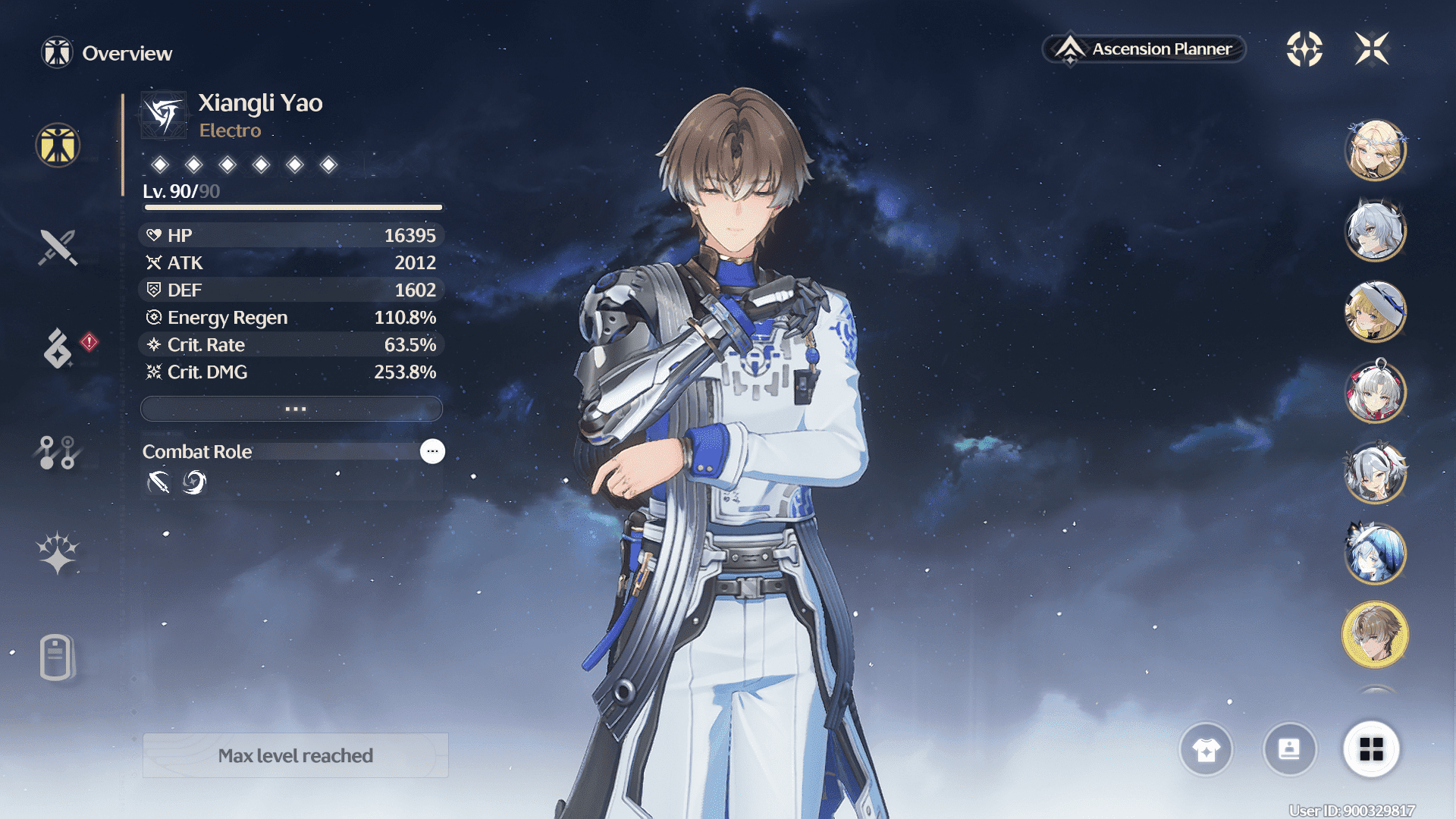Select the blonde flower-crowned character portrait

(x=1375, y=150)
